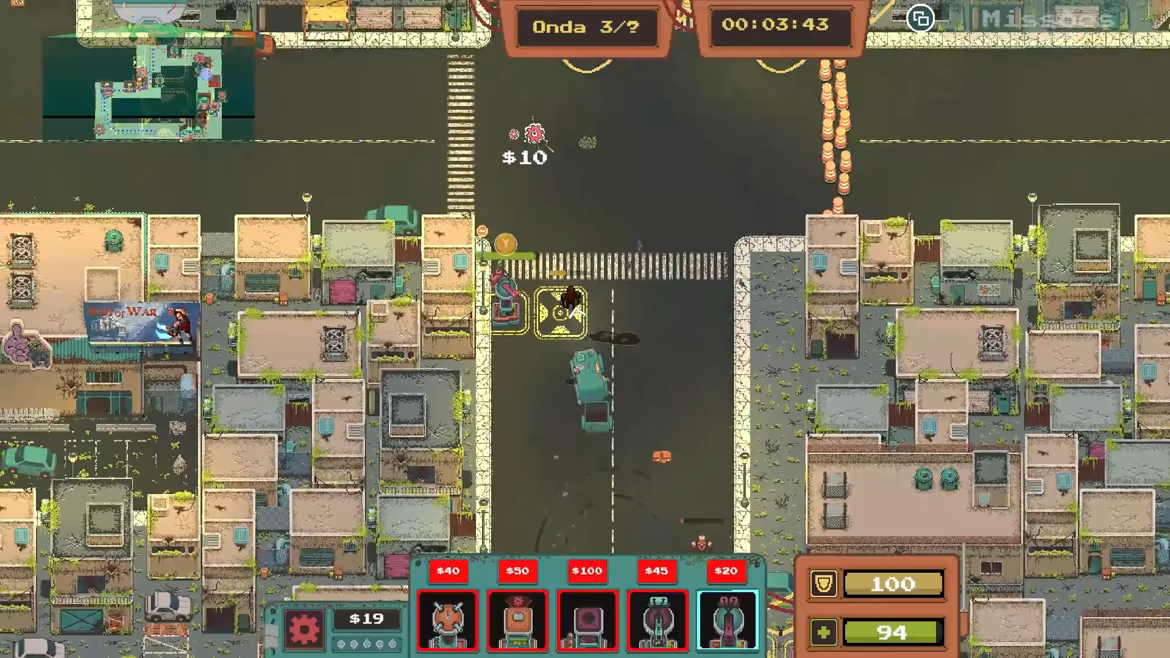Select the $40 turret in the build bar
The width and height of the screenshot is (1170, 658).
447,620
